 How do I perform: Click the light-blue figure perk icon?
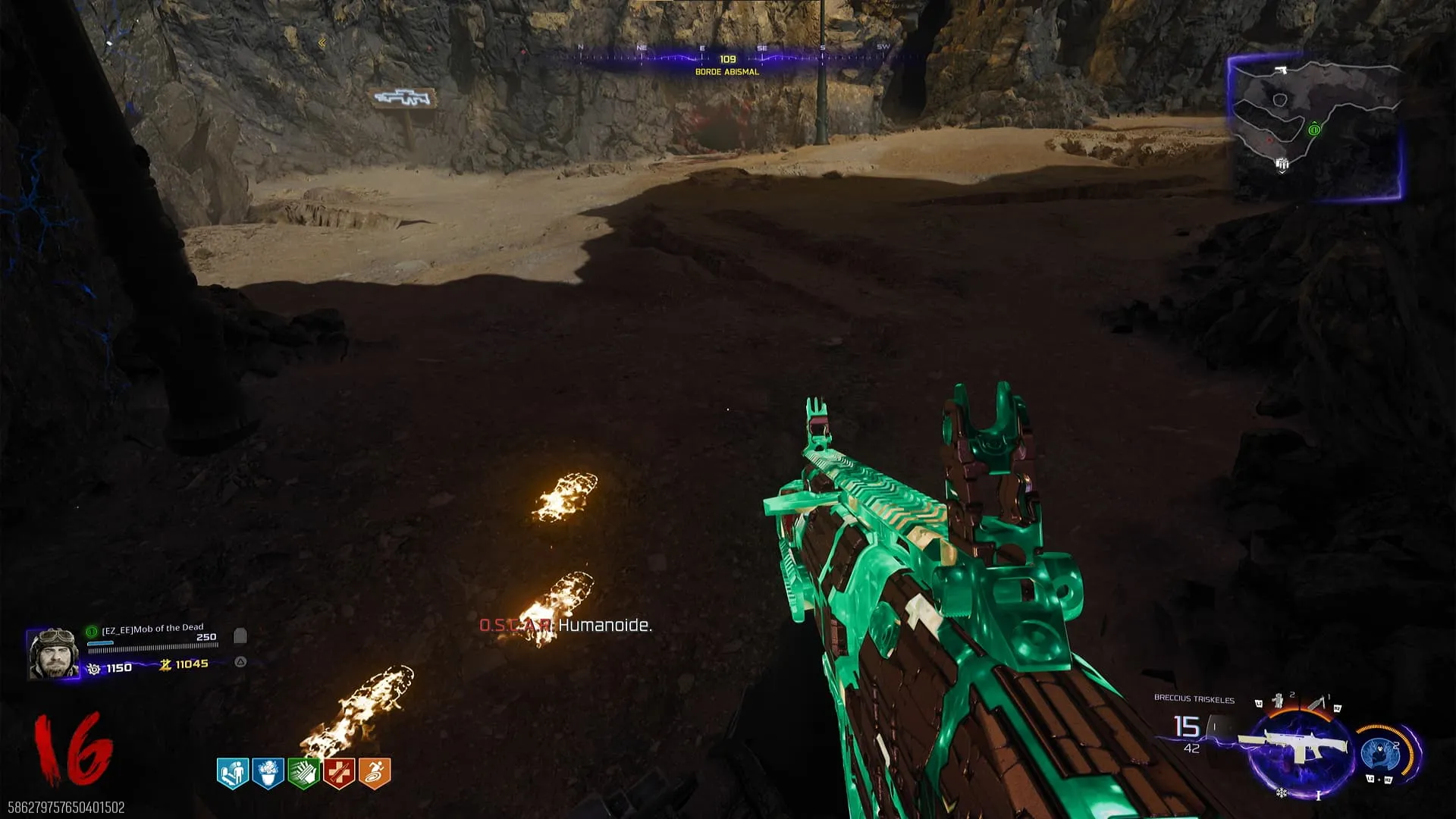[x=233, y=773]
